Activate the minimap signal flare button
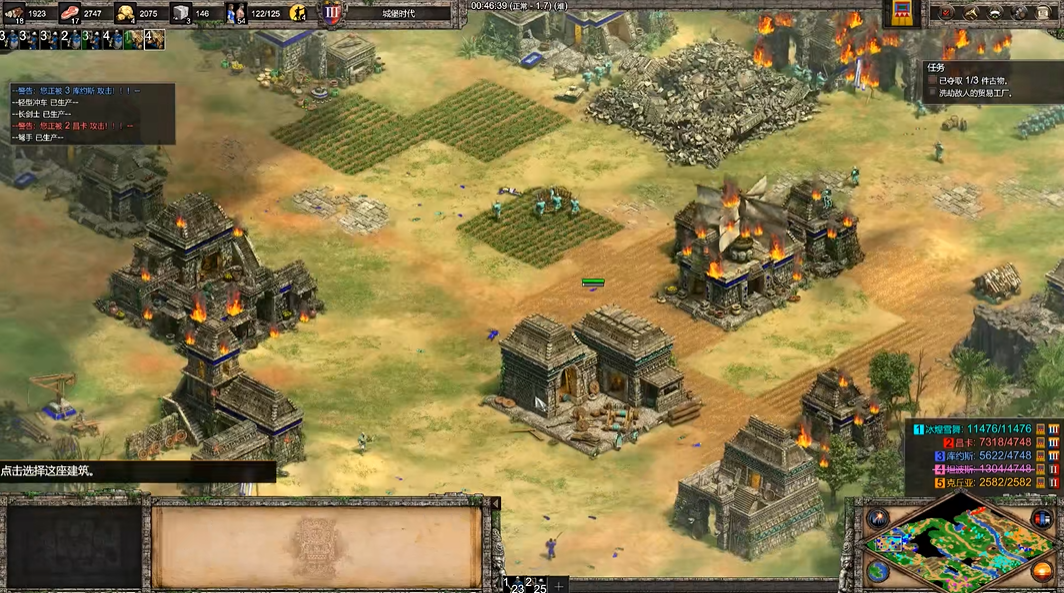Image resolution: width=1064 pixels, height=593 pixels. pyautogui.click(x=879, y=518)
